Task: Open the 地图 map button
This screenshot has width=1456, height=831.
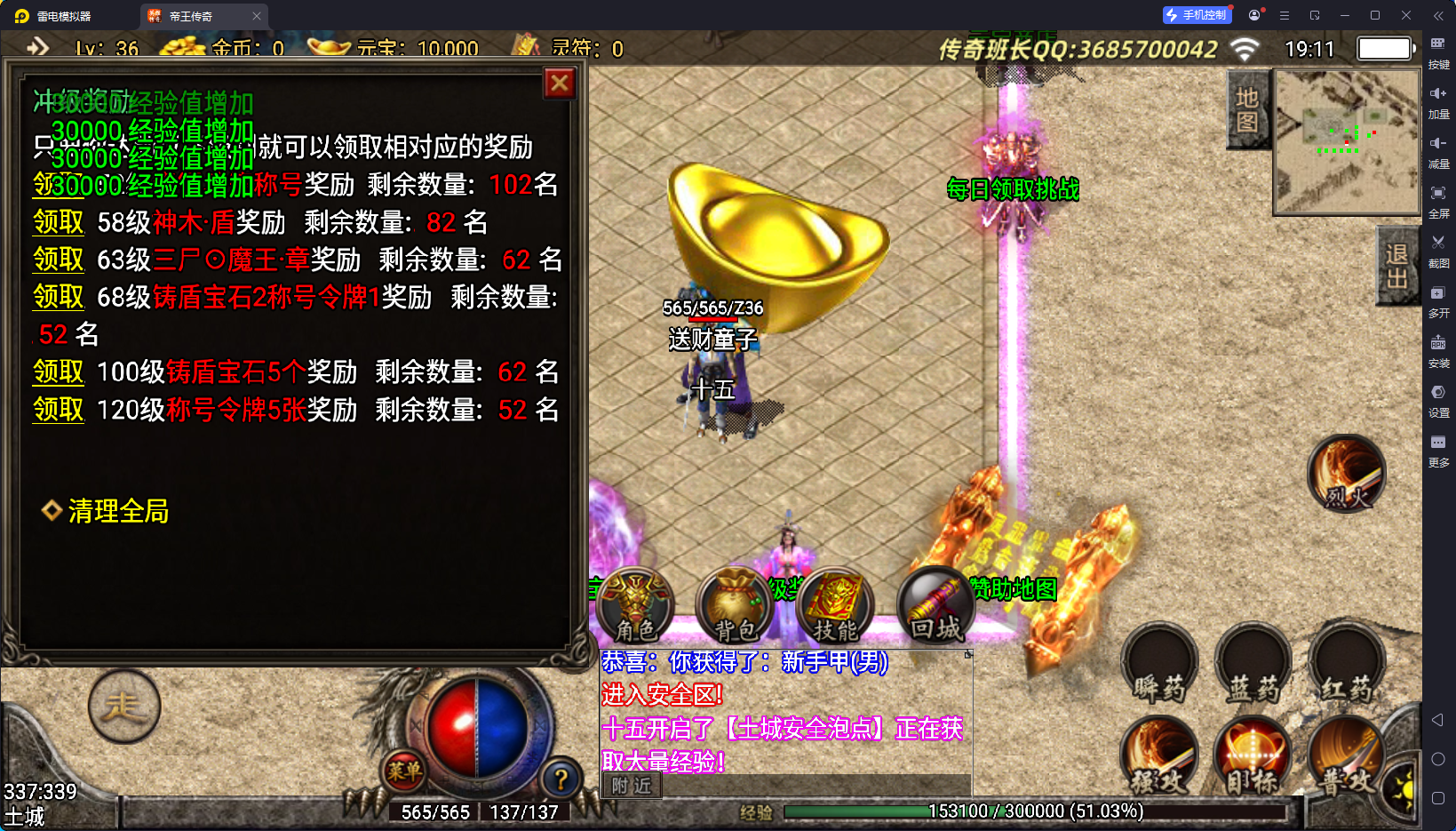Action: pyautogui.click(x=1246, y=109)
